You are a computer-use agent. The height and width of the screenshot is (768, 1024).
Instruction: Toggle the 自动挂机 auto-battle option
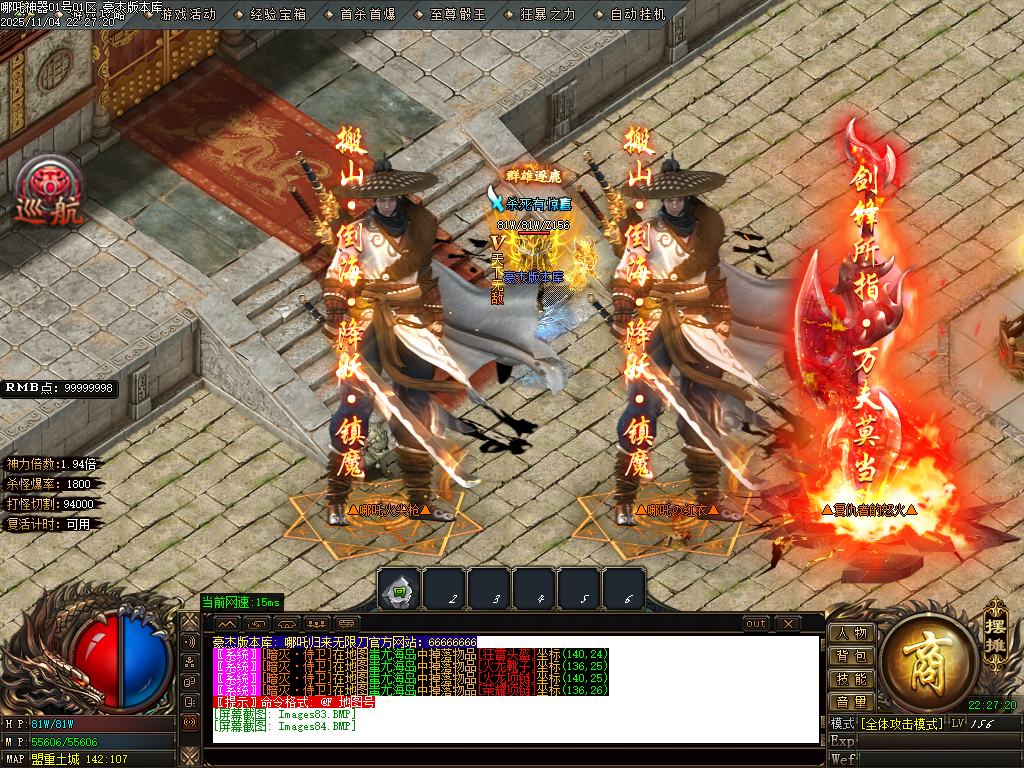[637, 15]
